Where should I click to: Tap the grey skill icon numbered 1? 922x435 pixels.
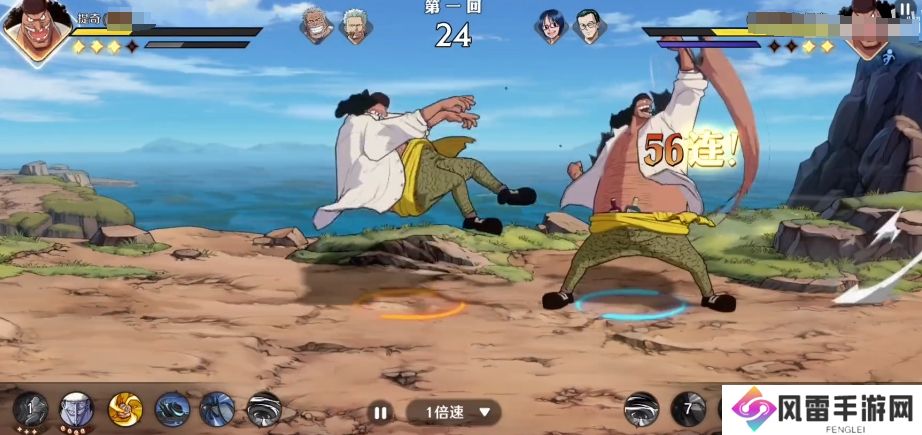coord(30,409)
